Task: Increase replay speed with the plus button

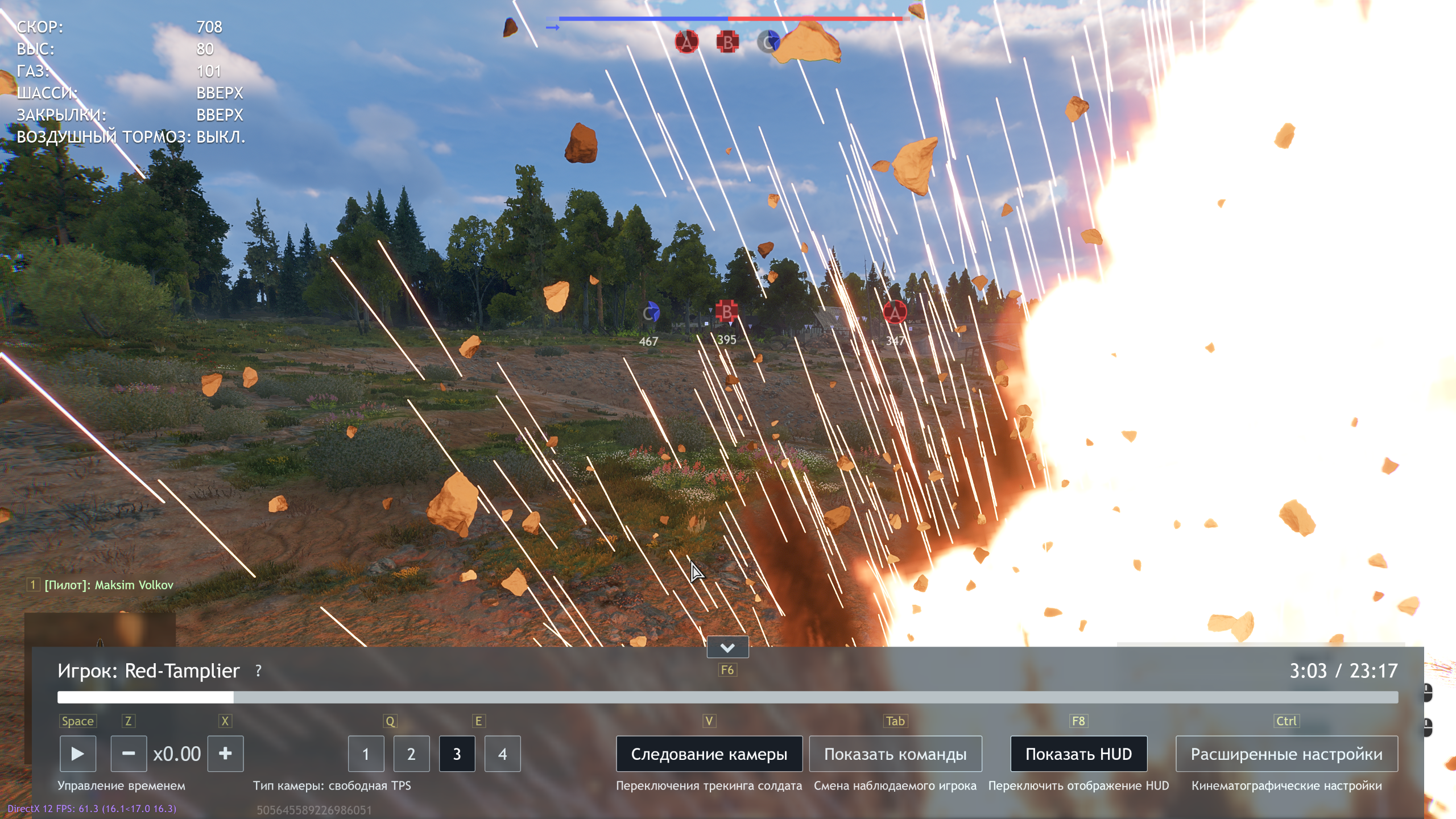Action: click(x=225, y=754)
